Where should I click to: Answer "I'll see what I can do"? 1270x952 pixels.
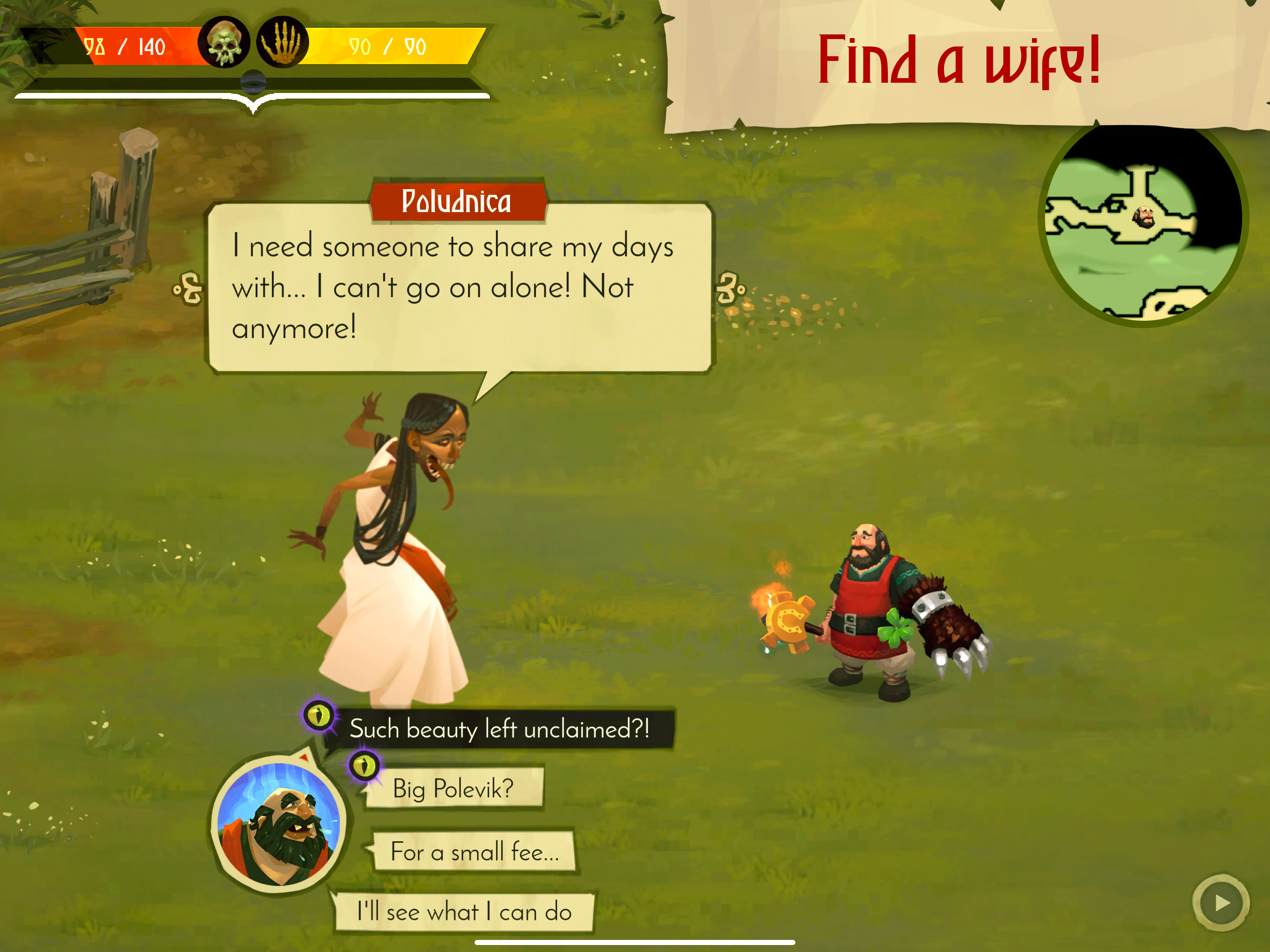click(x=464, y=912)
